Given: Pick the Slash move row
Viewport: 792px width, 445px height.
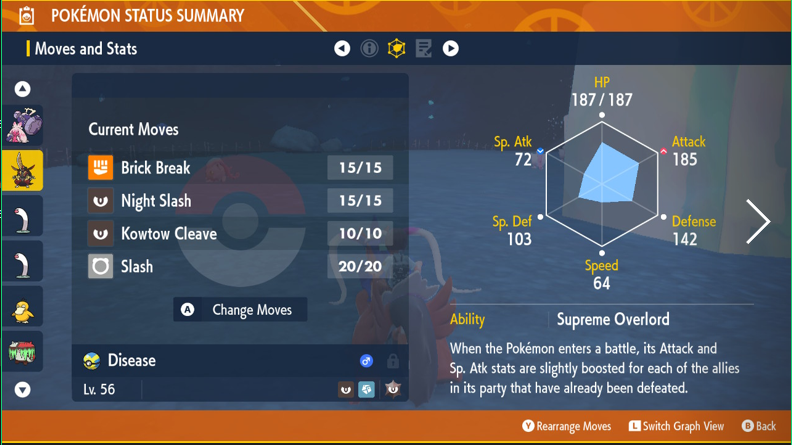Looking at the screenshot, I should [x=240, y=267].
